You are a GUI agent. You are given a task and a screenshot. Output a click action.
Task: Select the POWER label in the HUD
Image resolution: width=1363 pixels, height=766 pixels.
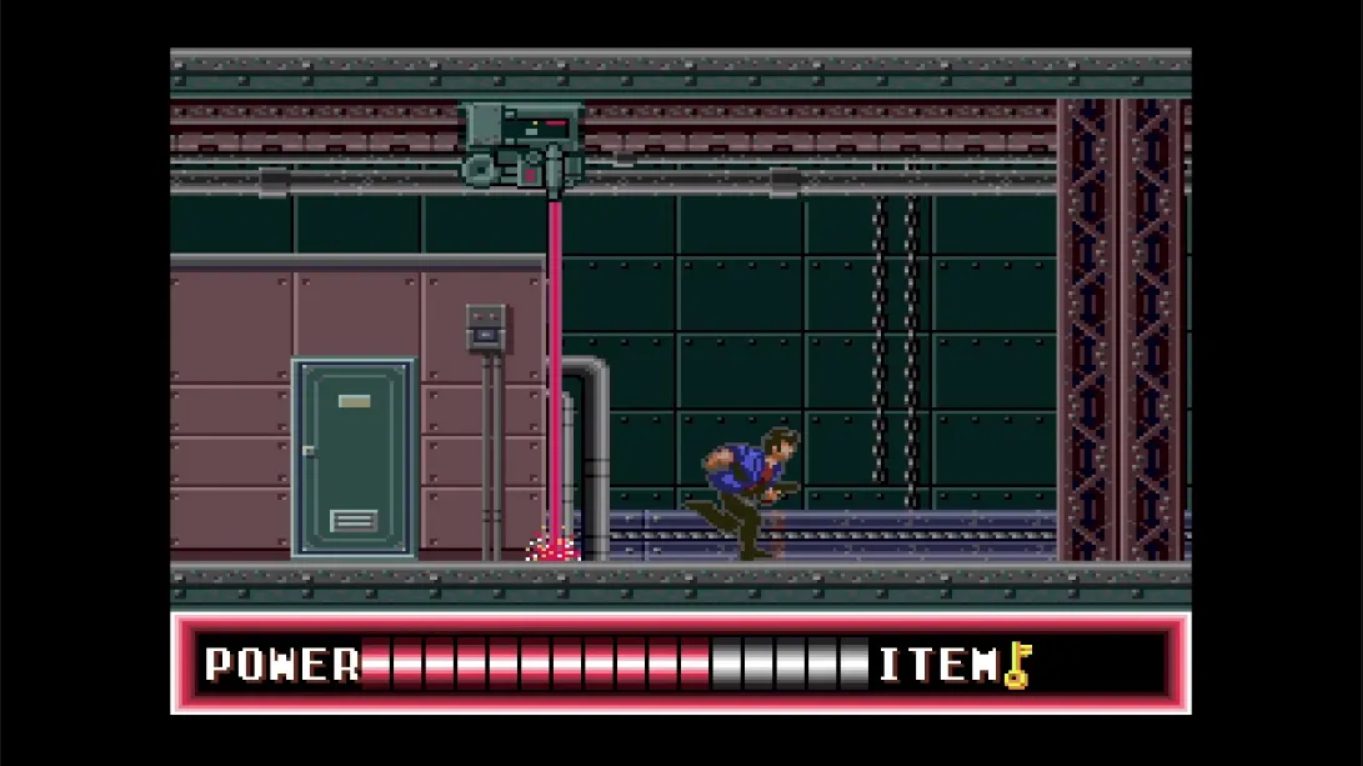280,663
